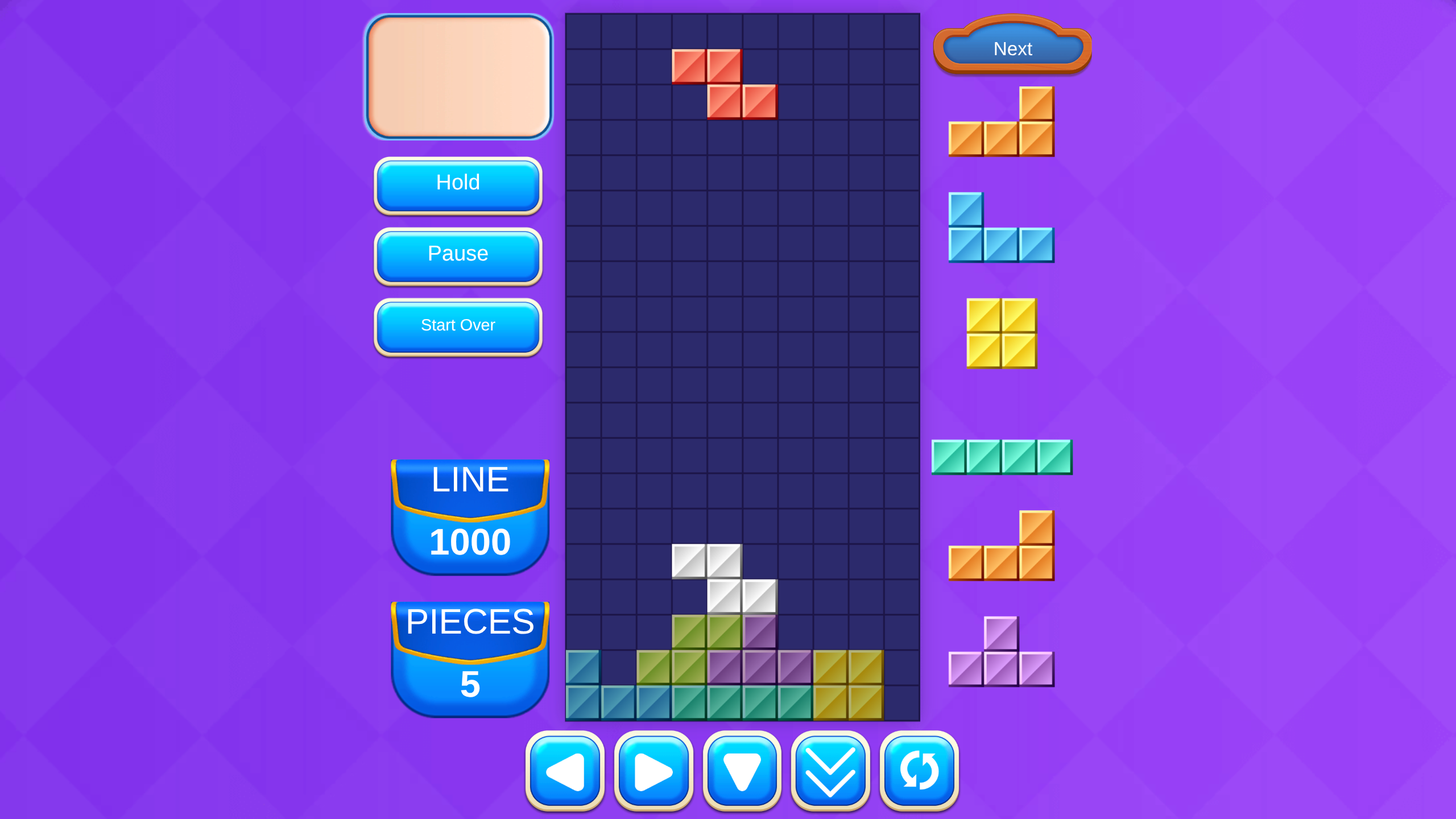Click the Next header banner

1012,49
